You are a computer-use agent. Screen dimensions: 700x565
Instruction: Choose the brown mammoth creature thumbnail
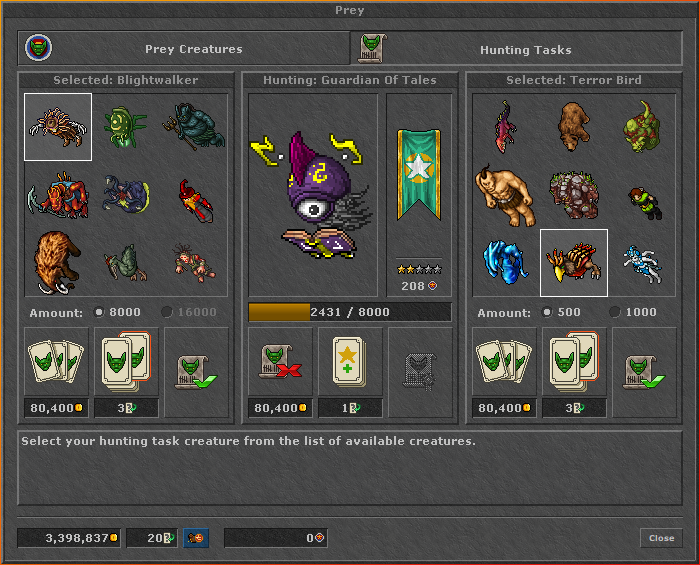58,261
